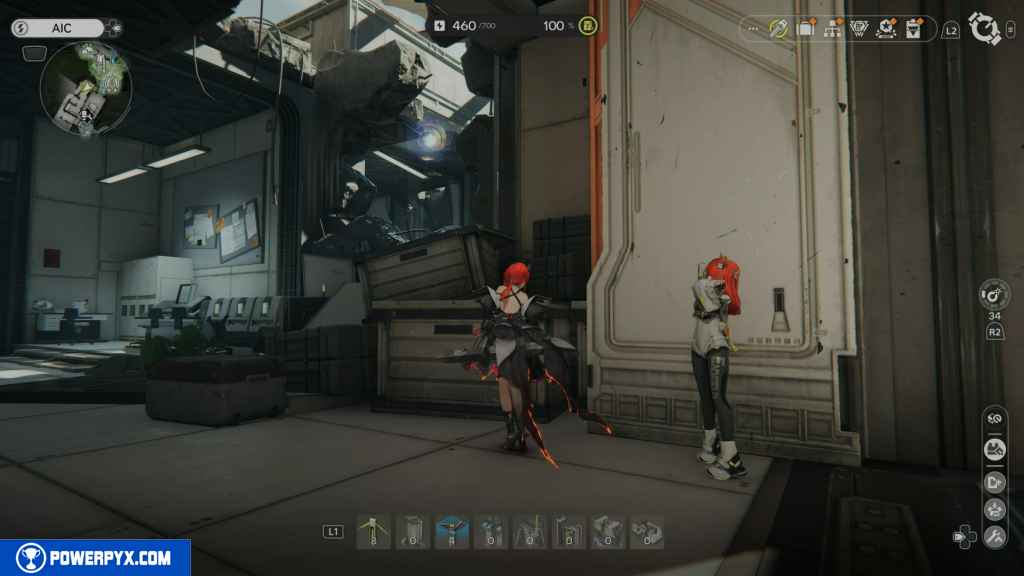Select the green-ringed wrench icon
This screenshot has width=1024, height=576.
coord(778,29)
